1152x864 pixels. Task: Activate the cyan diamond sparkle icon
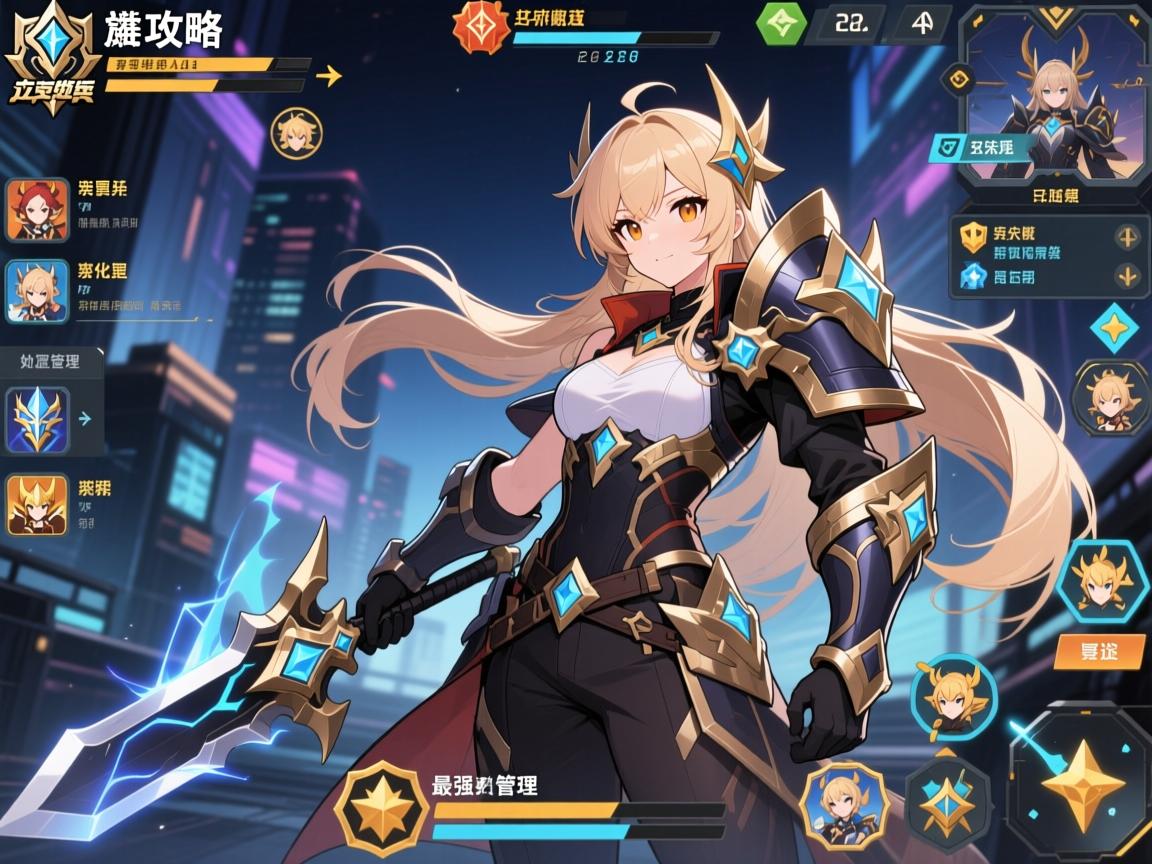click(x=1114, y=329)
